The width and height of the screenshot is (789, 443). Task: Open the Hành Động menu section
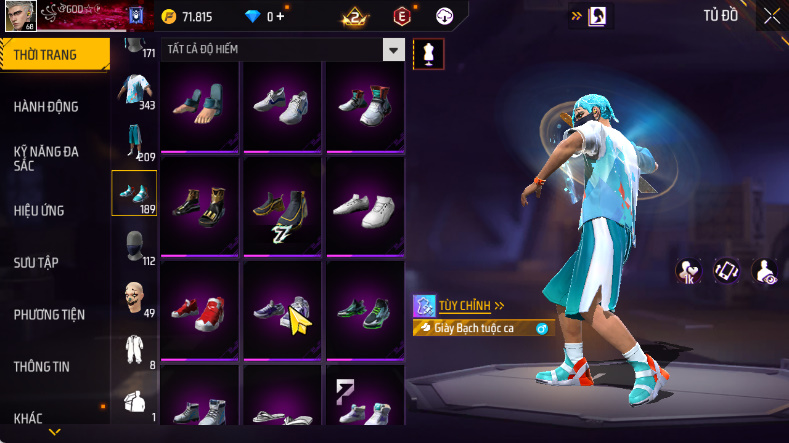(46, 107)
